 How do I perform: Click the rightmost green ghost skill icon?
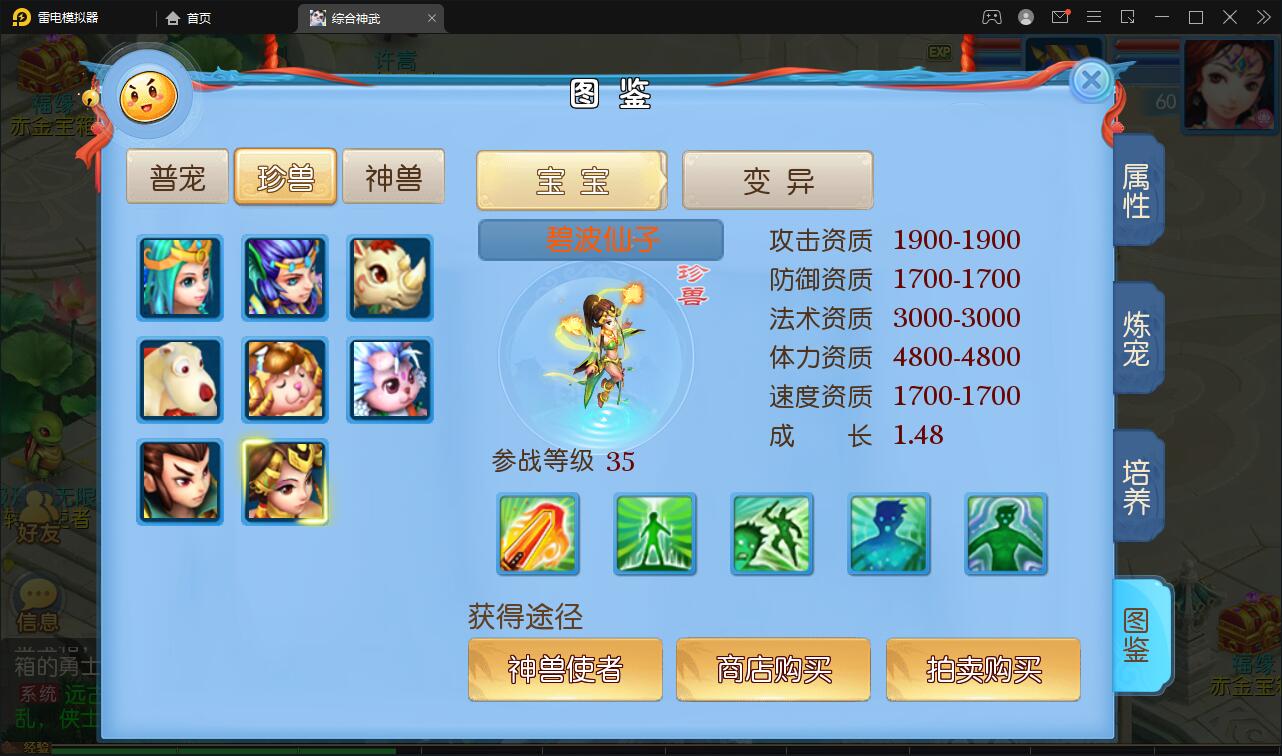pos(1005,534)
